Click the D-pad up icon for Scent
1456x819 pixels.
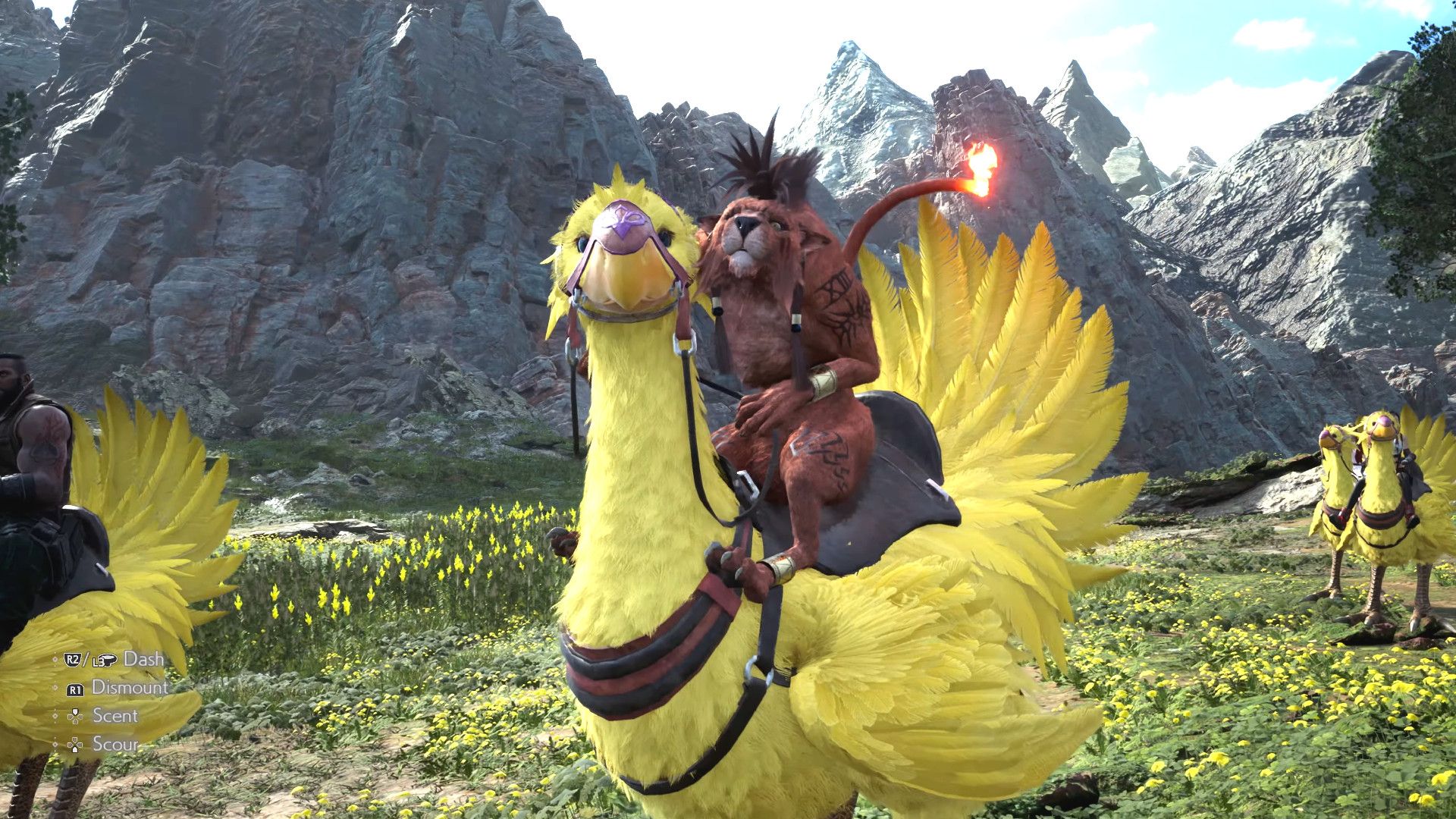[x=75, y=717]
